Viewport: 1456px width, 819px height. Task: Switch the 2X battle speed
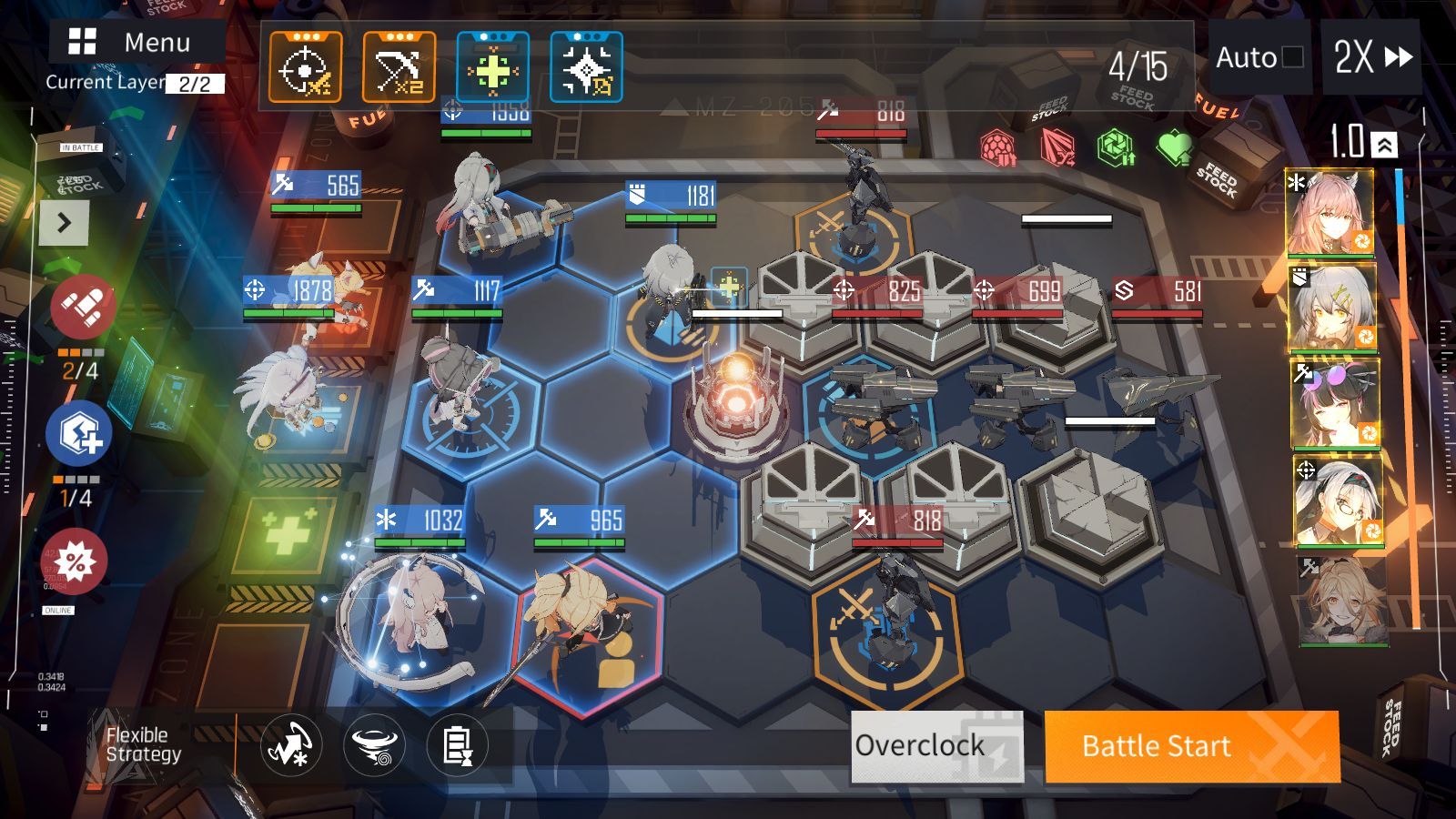click(x=1371, y=57)
